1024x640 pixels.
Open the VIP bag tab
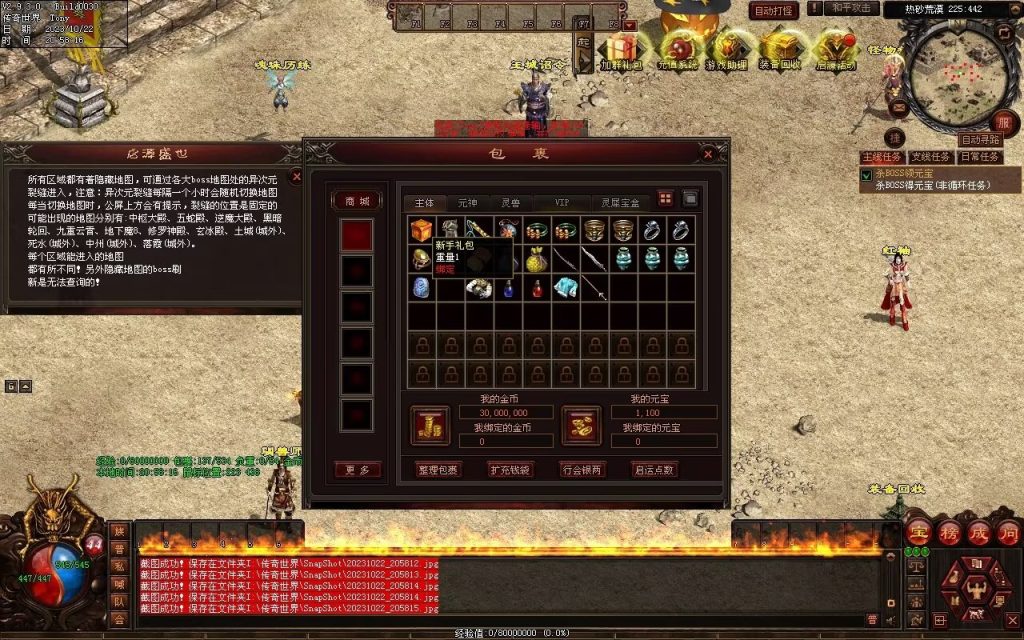[x=564, y=202]
